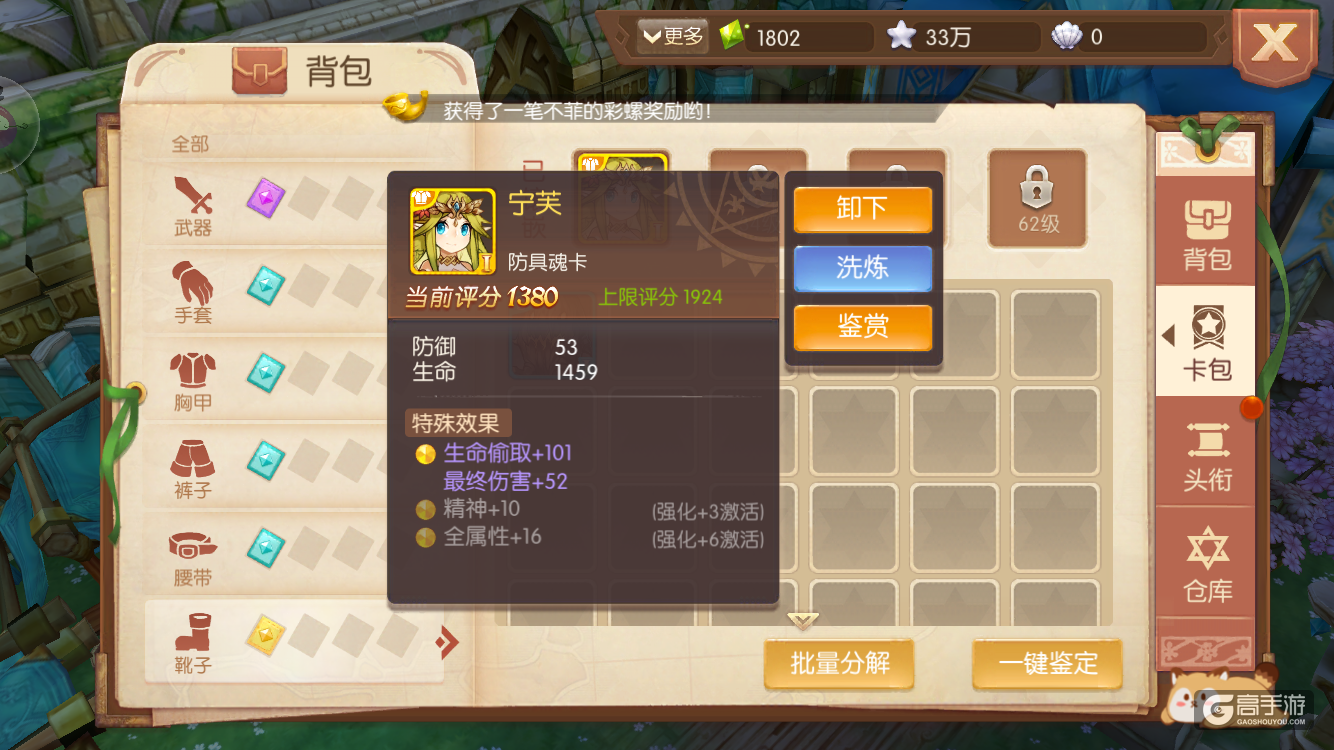The image size is (1334, 750).
Task: Click the 宁芙 card portrait
Action: point(451,229)
